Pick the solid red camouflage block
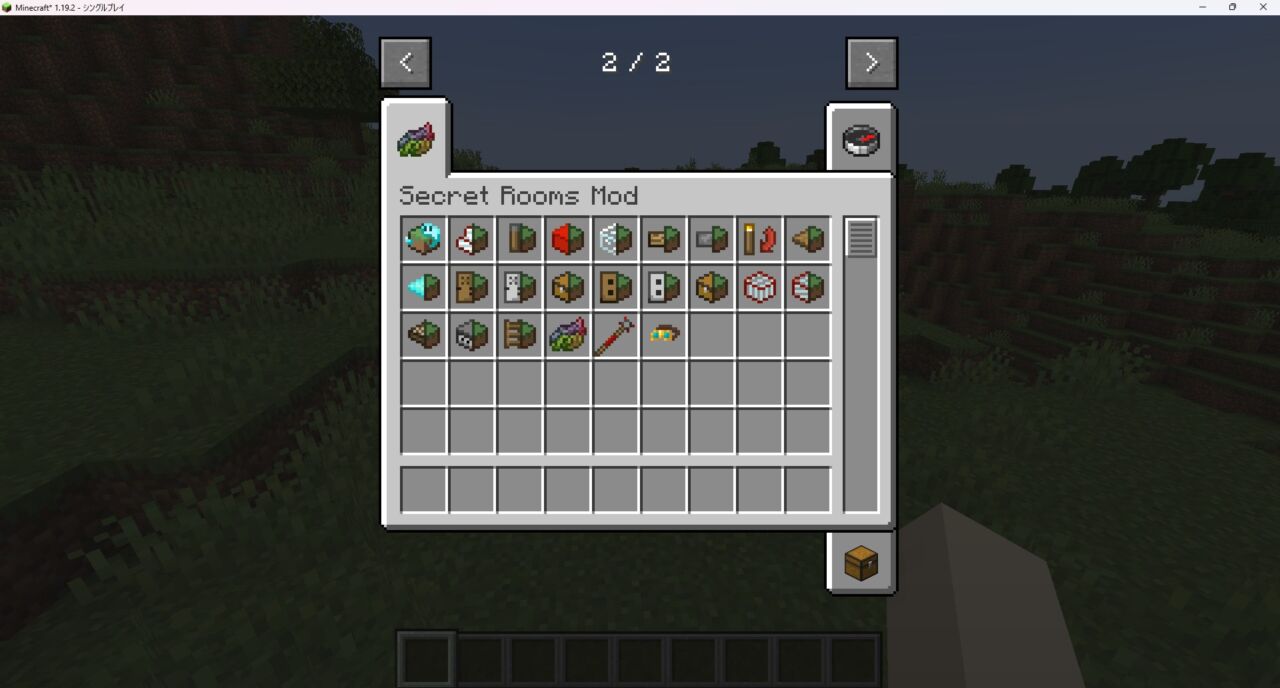 [567, 240]
